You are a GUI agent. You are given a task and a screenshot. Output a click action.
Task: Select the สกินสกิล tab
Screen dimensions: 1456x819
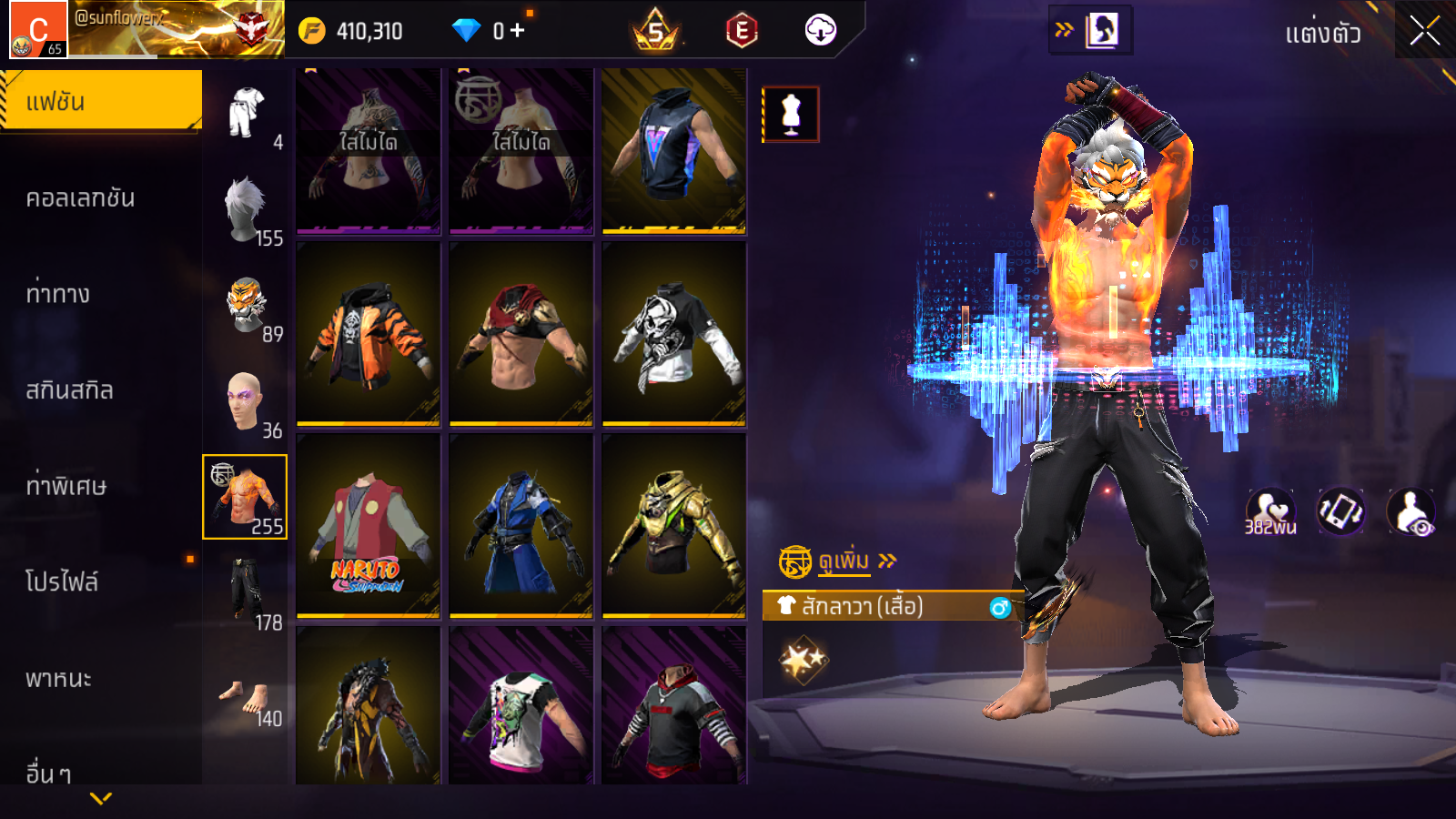click(x=69, y=390)
